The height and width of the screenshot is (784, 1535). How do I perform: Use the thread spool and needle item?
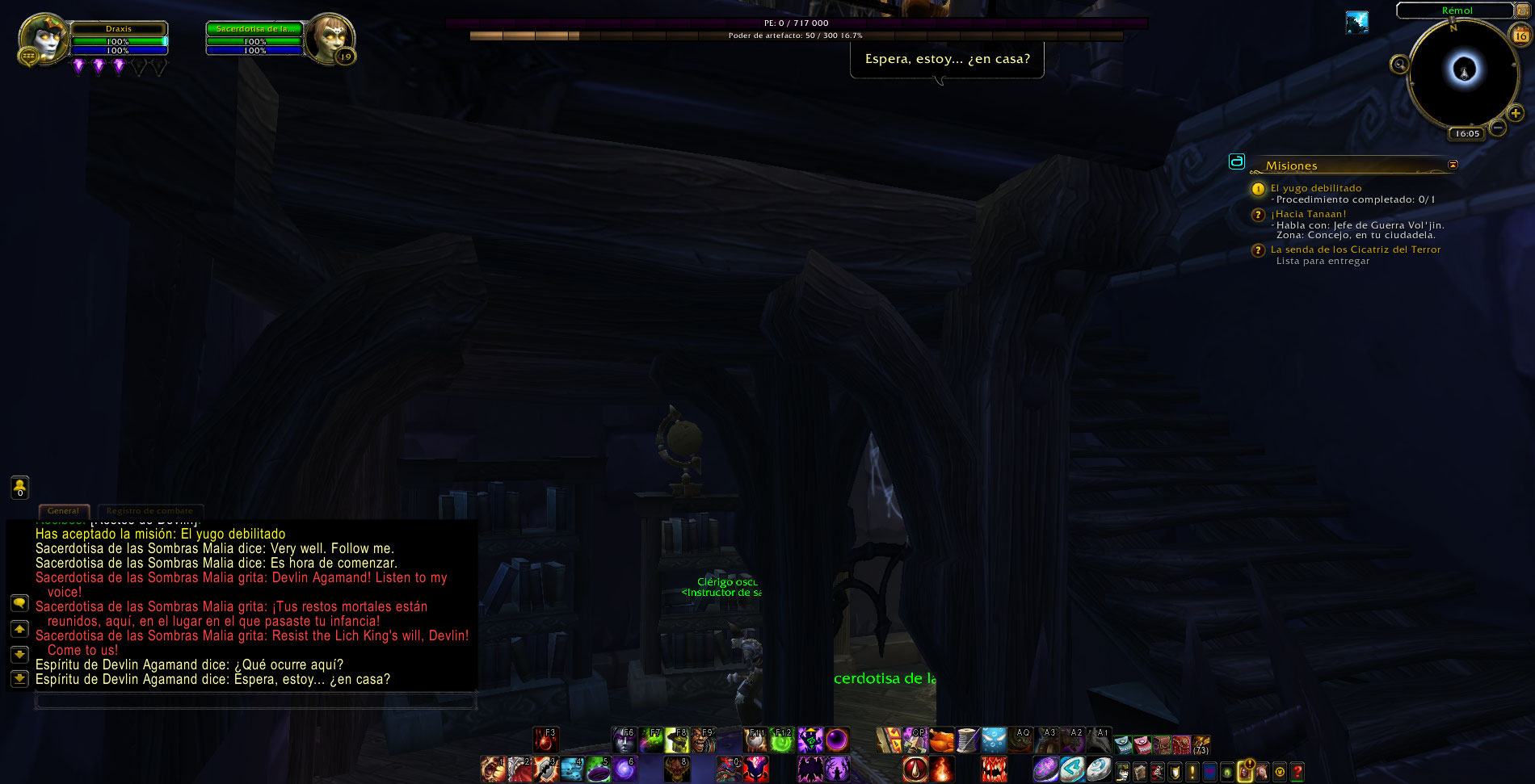tap(968, 740)
